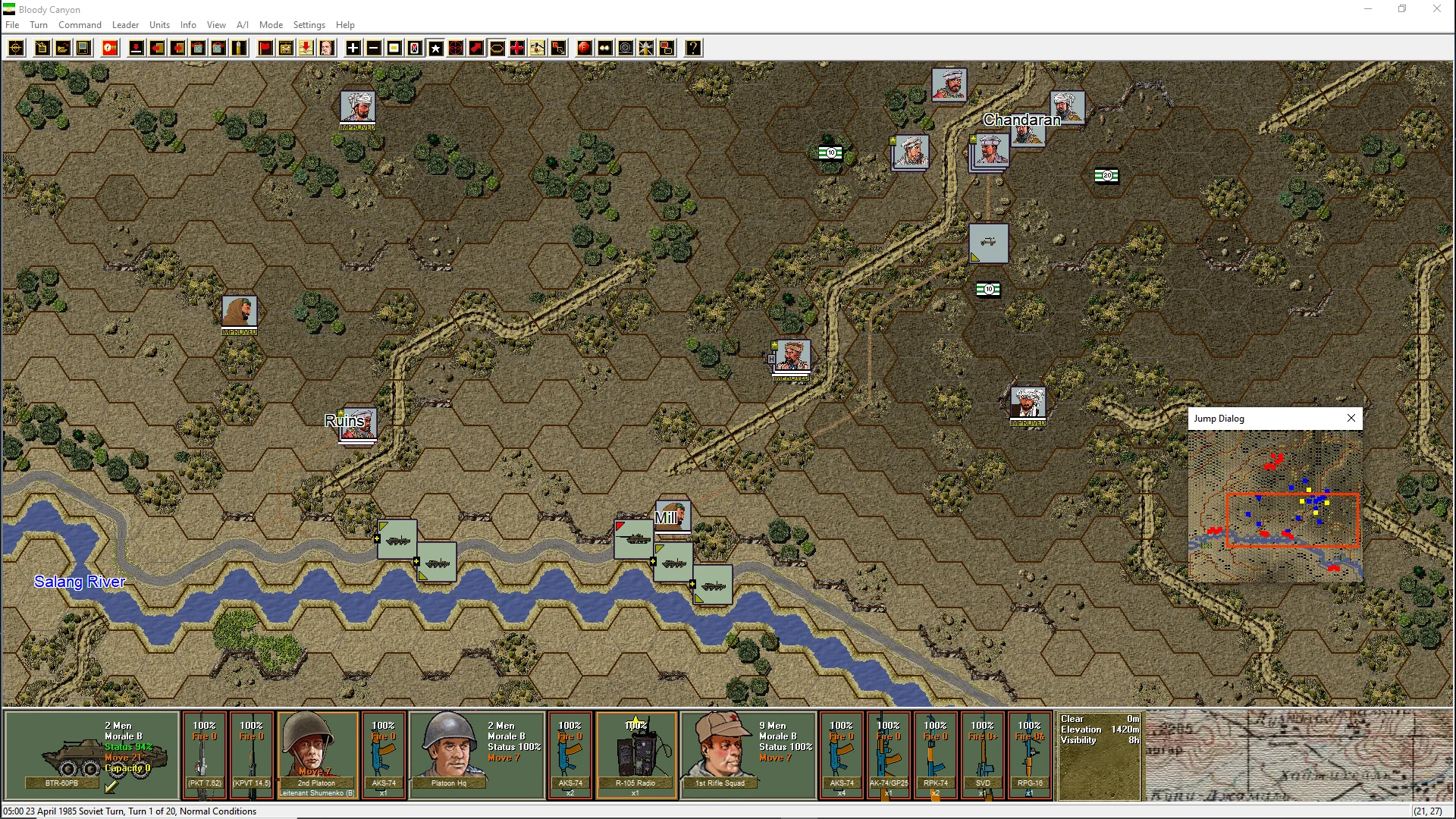Viewport: 1456px width, 819px height.
Task: Click the white star toolbar button
Action: coord(436,49)
